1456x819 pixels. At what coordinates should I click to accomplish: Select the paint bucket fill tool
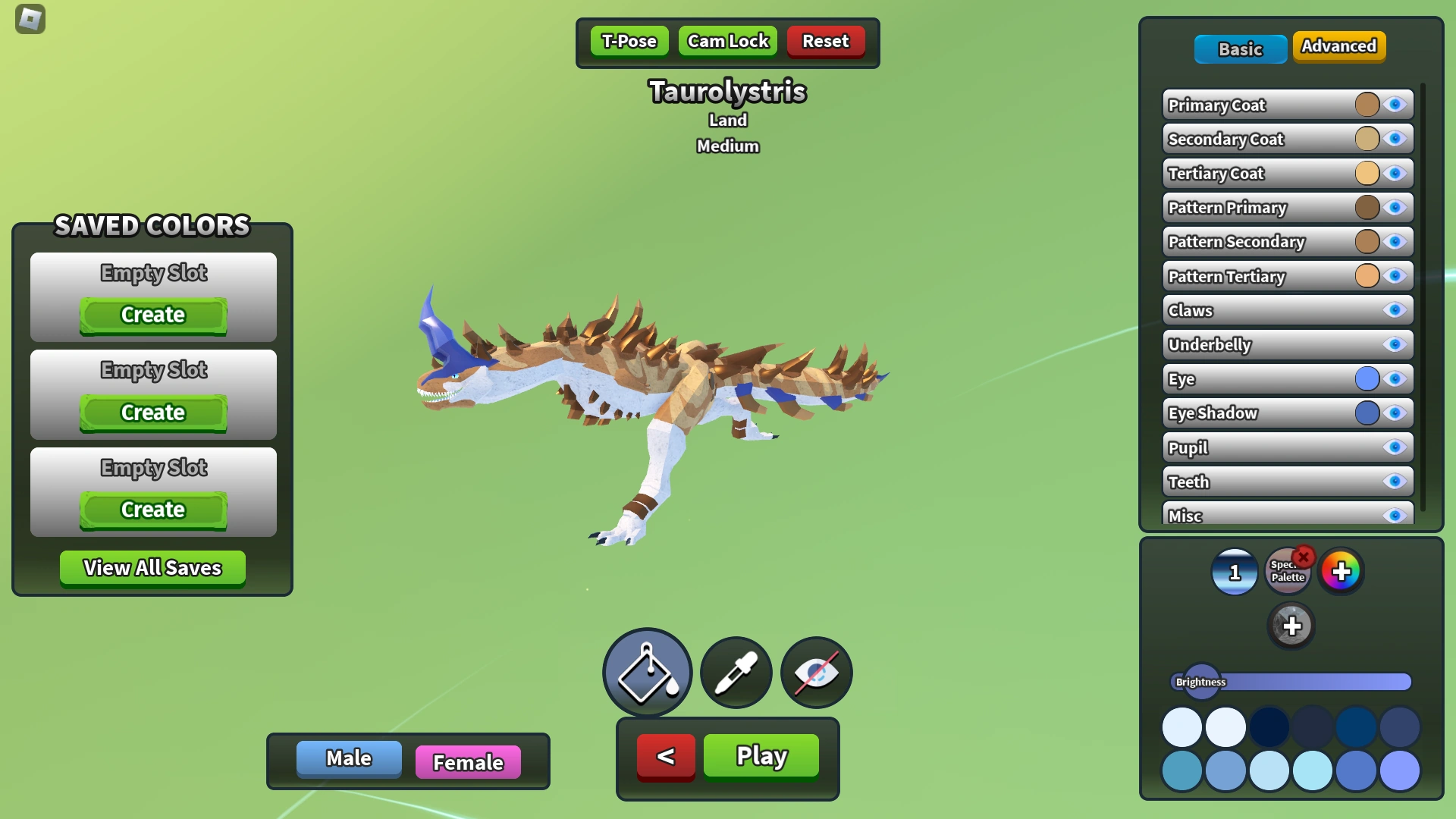(x=646, y=673)
